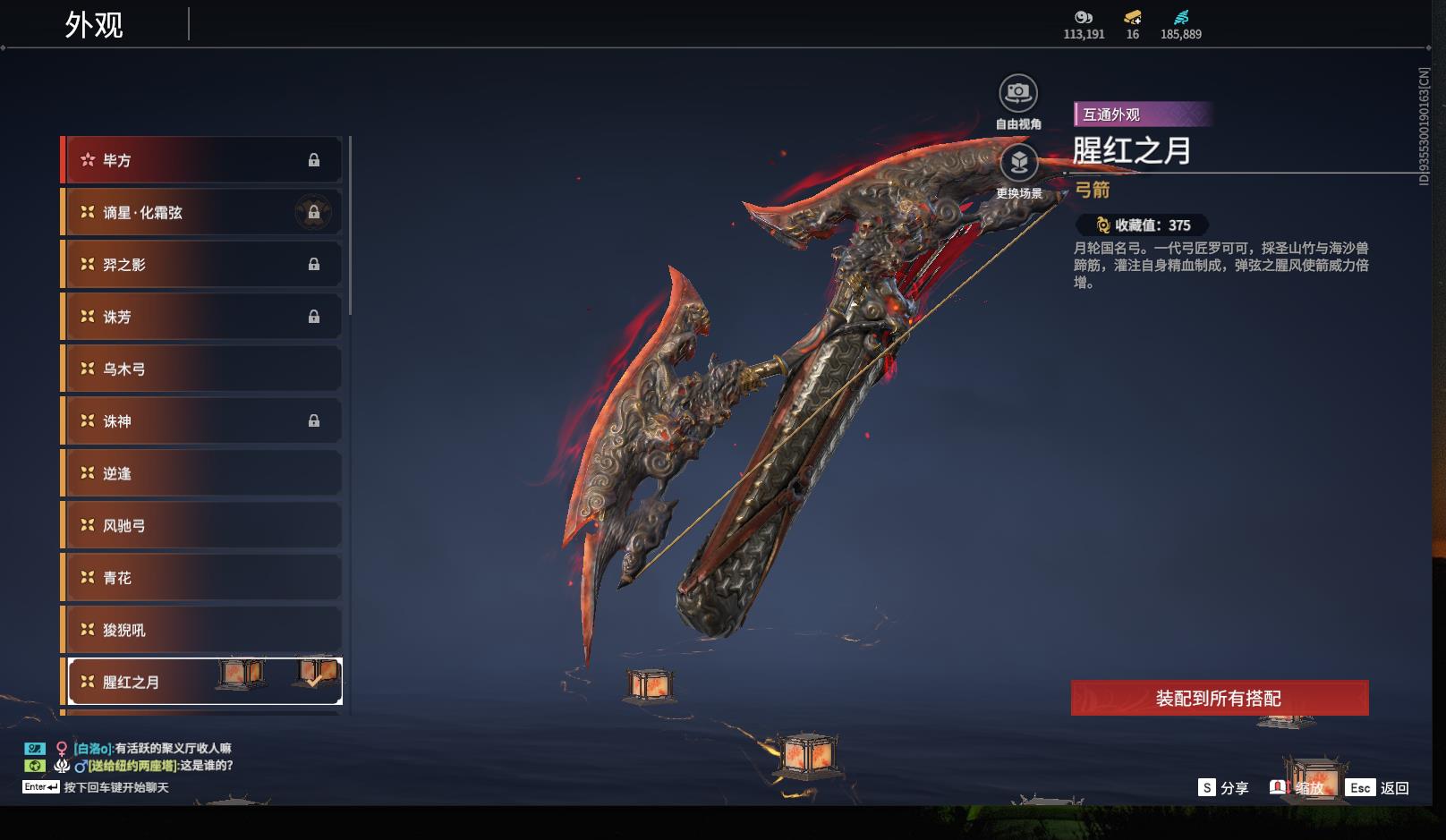The image size is (1446, 840).
Task: Equip to all loadouts with 装配到所有搭配
Action: [1219, 698]
